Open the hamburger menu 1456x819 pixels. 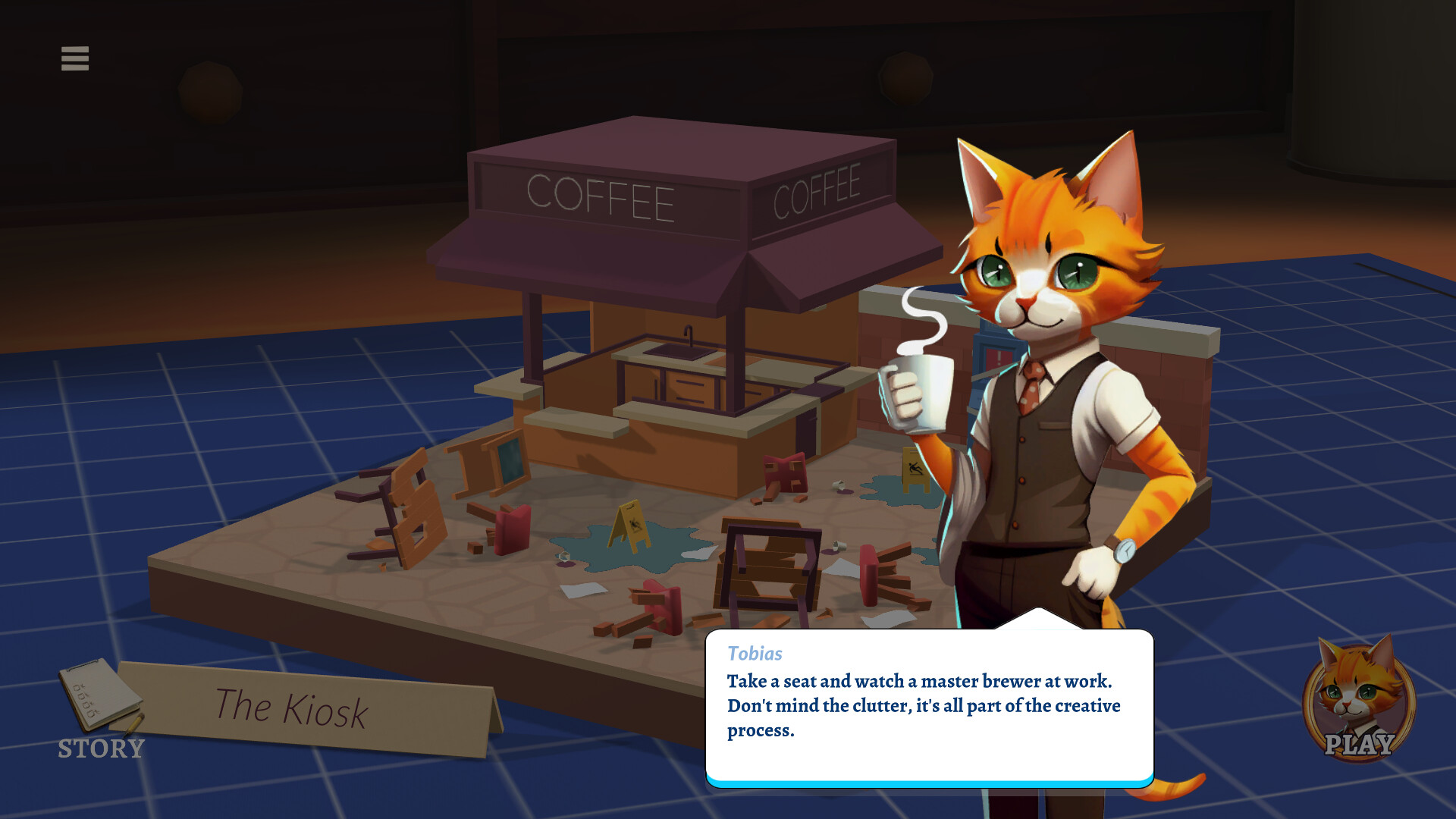(74, 58)
